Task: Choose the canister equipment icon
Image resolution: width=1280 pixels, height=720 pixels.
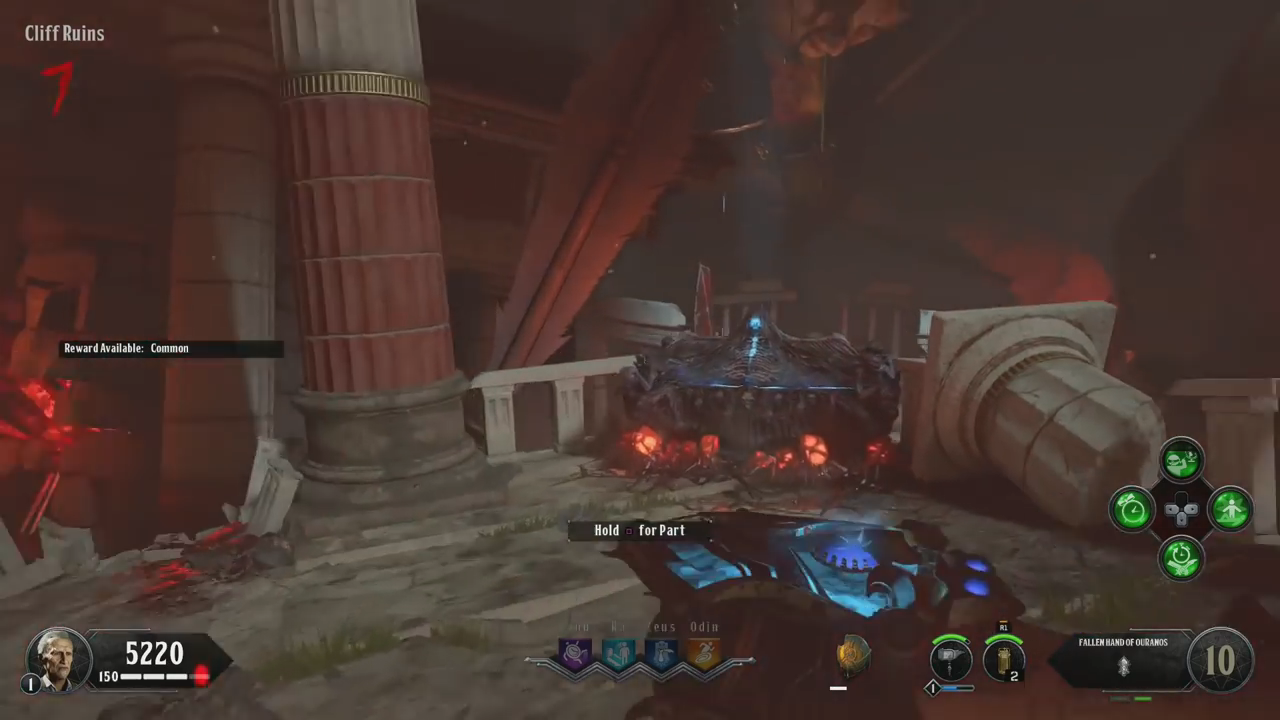Action: pos(1003,661)
